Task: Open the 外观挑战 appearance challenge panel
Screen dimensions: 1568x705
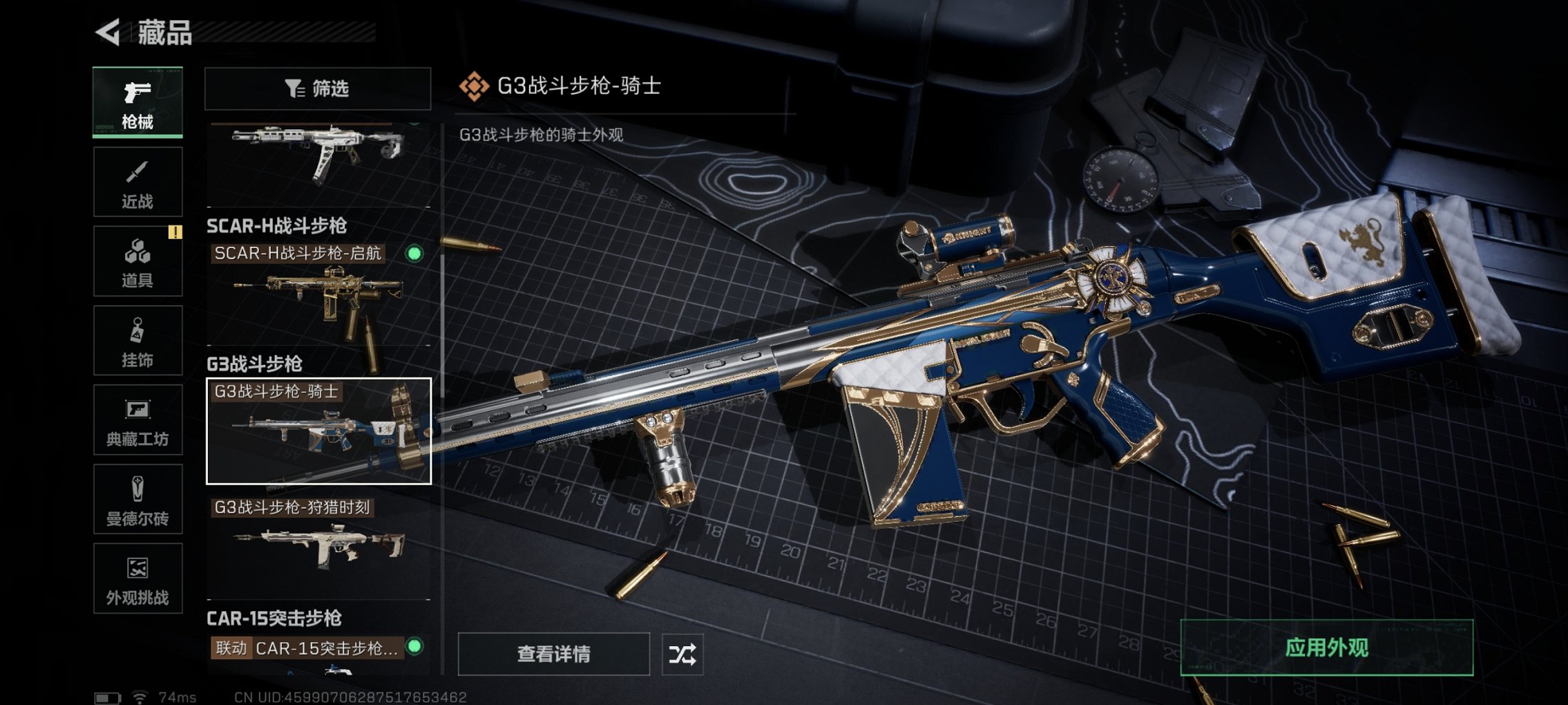Action: click(137, 579)
